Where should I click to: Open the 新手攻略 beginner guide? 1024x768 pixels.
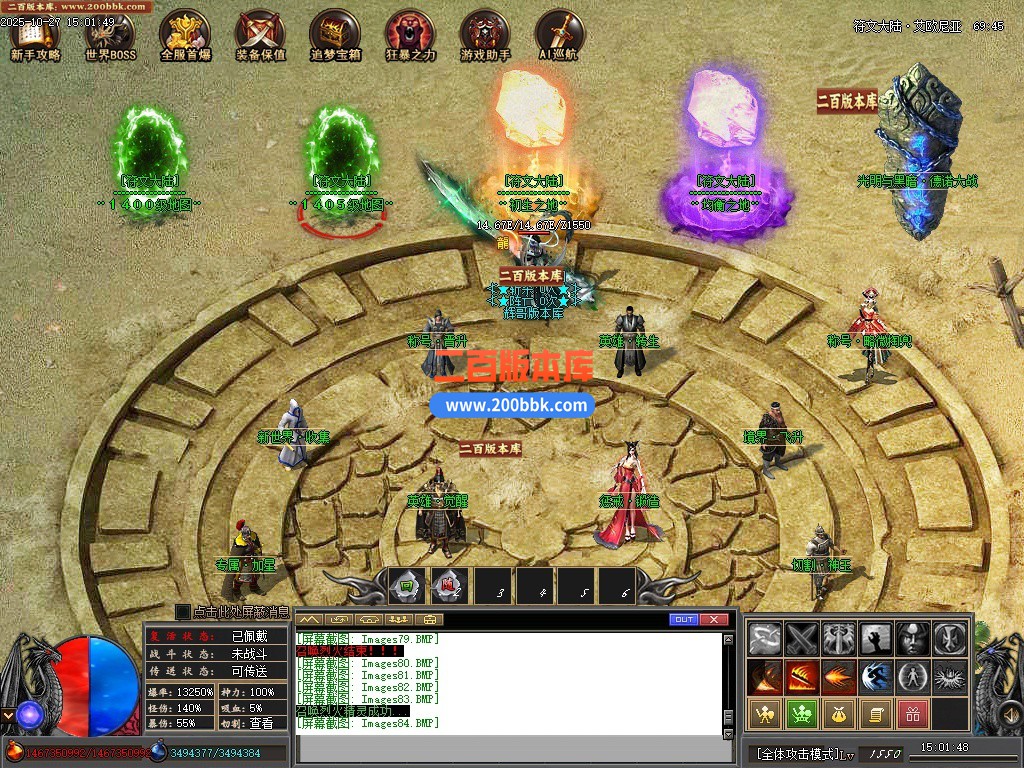pos(36,37)
